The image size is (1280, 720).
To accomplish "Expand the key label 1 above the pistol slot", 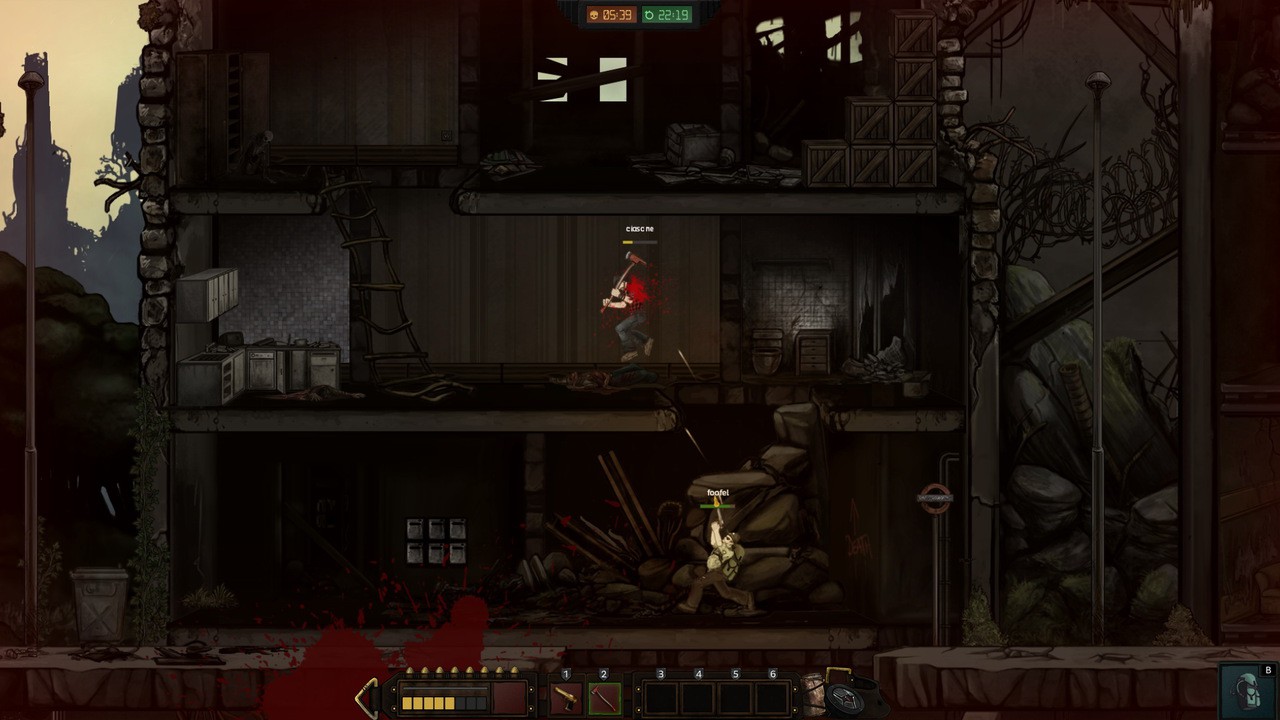I will tap(566, 673).
